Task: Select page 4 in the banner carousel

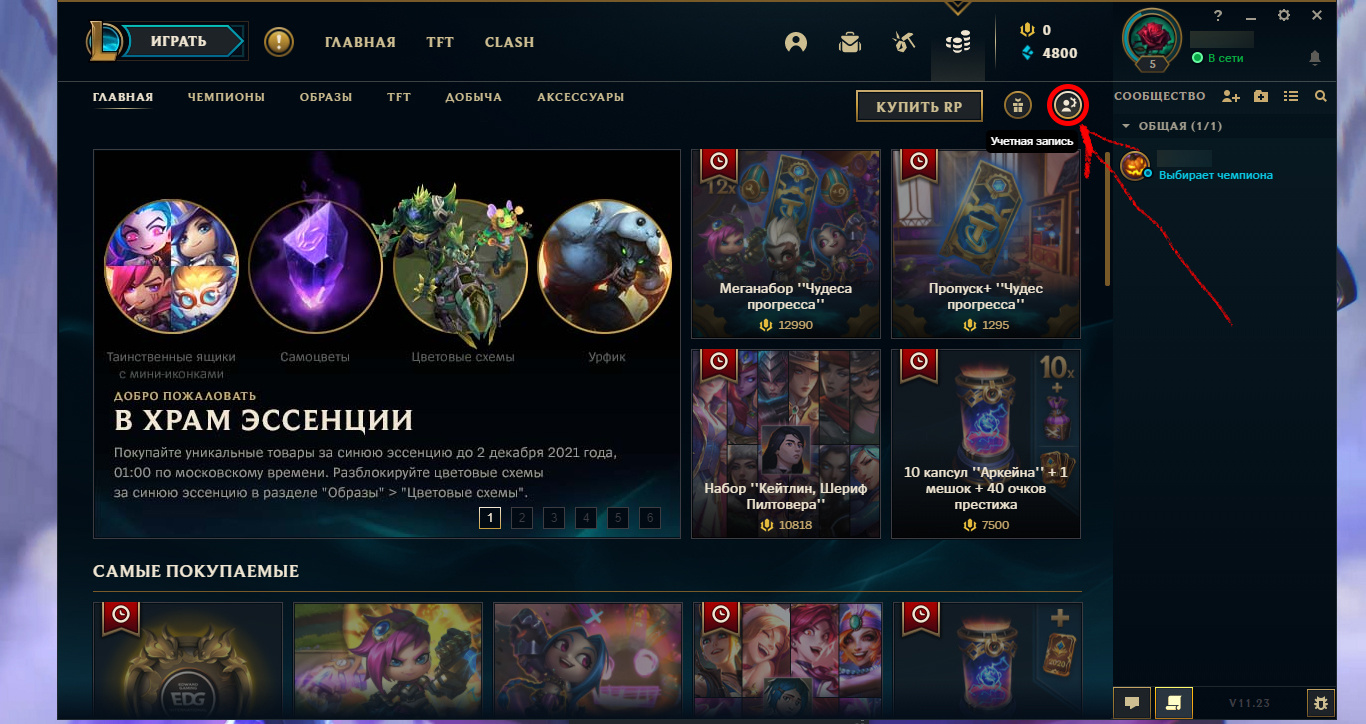Action: click(585, 518)
